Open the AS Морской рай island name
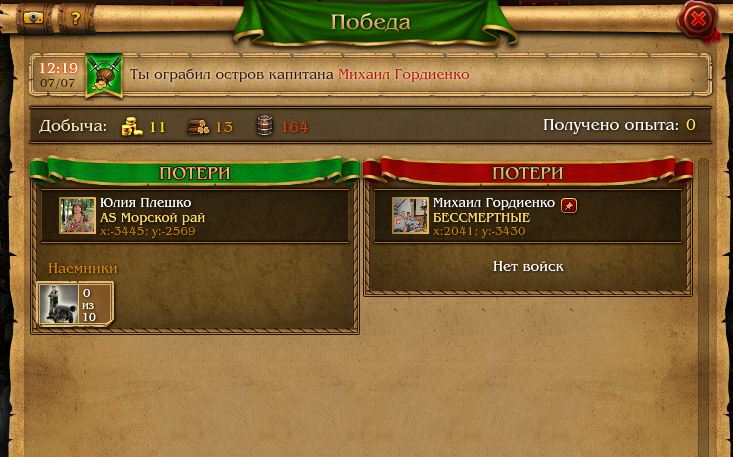This screenshot has width=733, height=457. [x=152, y=217]
